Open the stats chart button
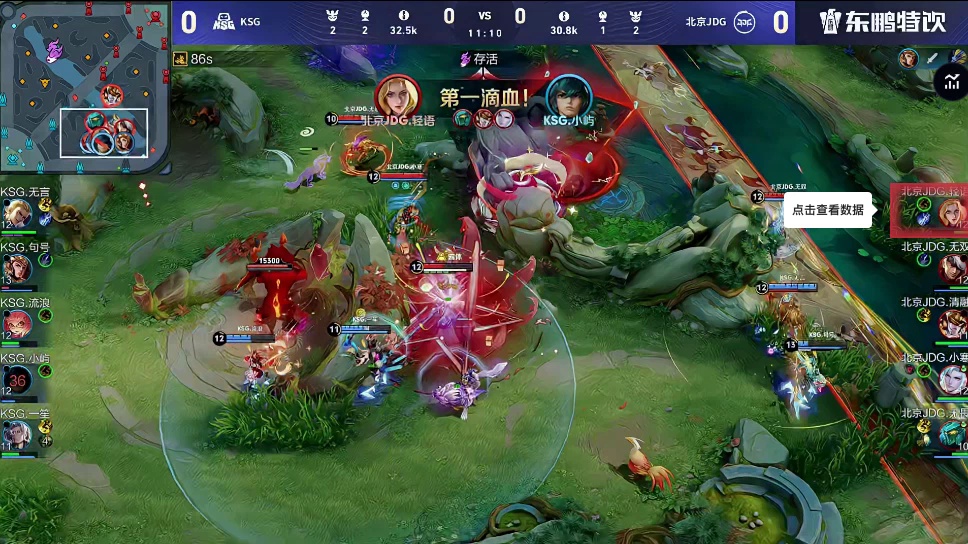Image resolution: width=968 pixels, height=544 pixels. [948, 83]
